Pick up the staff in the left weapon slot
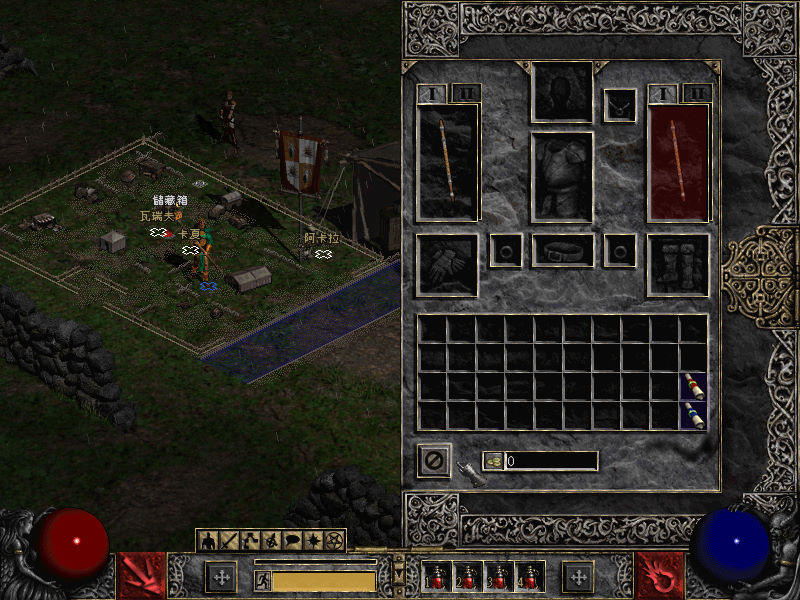The width and height of the screenshot is (800, 600). pyautogui.click(x=447, y=161)
